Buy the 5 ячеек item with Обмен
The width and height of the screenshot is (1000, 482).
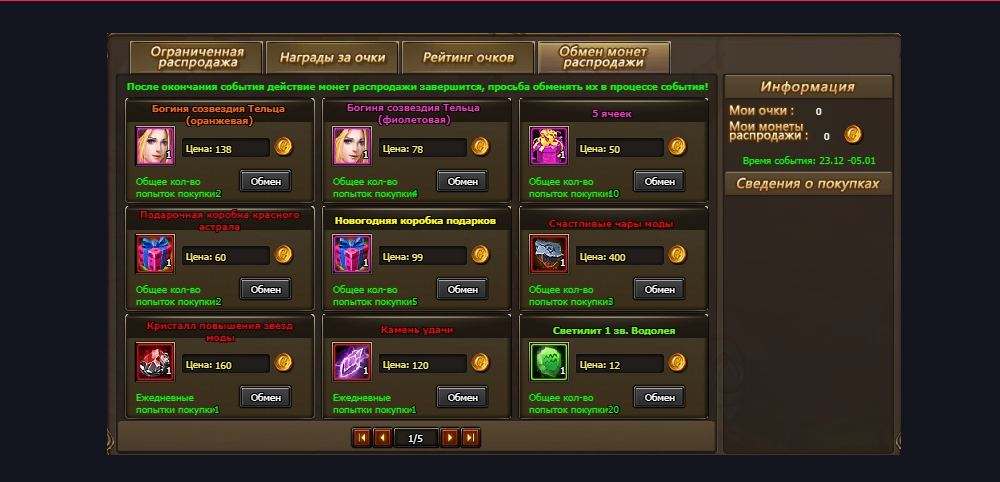pos(659,181)
